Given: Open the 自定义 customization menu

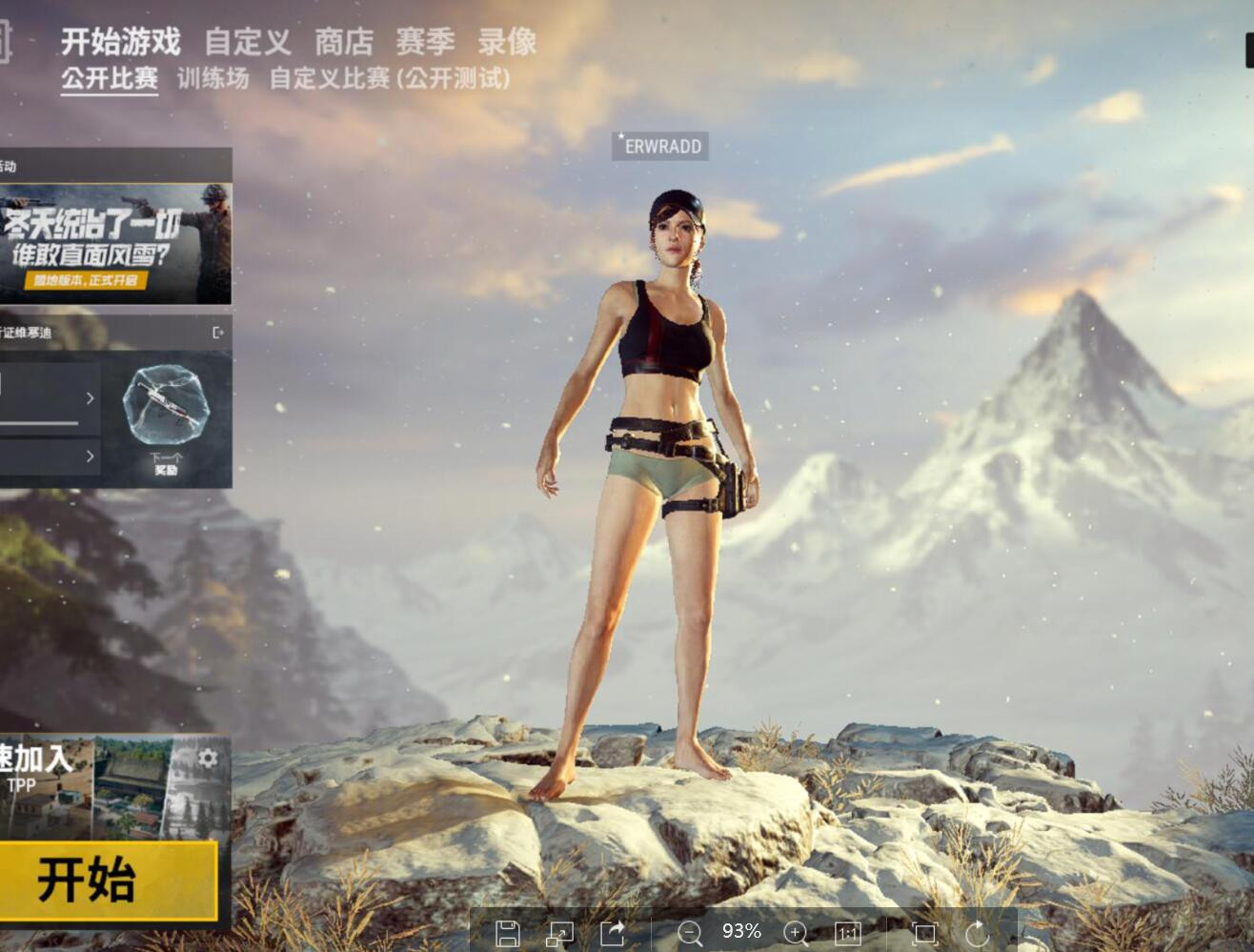Looking at the screenshot, I should coord(248,42).
